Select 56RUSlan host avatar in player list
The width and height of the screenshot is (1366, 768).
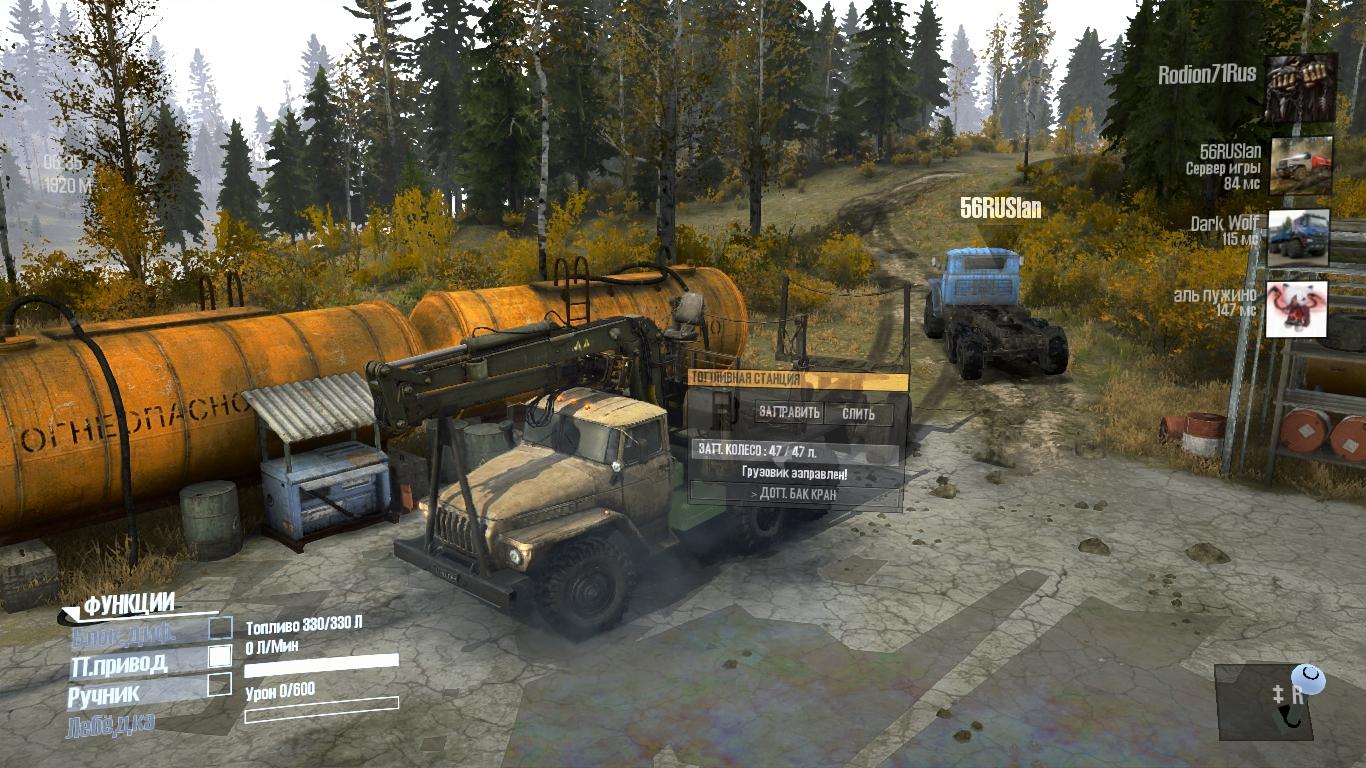click(1300, 165)
